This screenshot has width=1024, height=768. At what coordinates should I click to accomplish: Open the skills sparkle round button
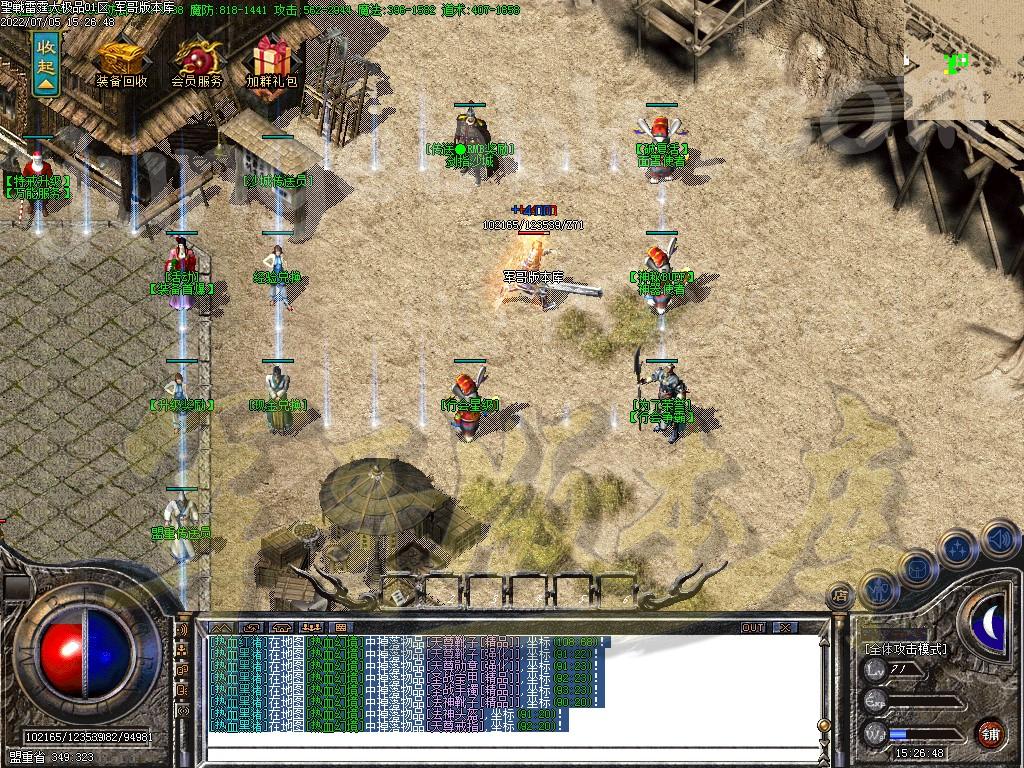[x=958, y=548]
